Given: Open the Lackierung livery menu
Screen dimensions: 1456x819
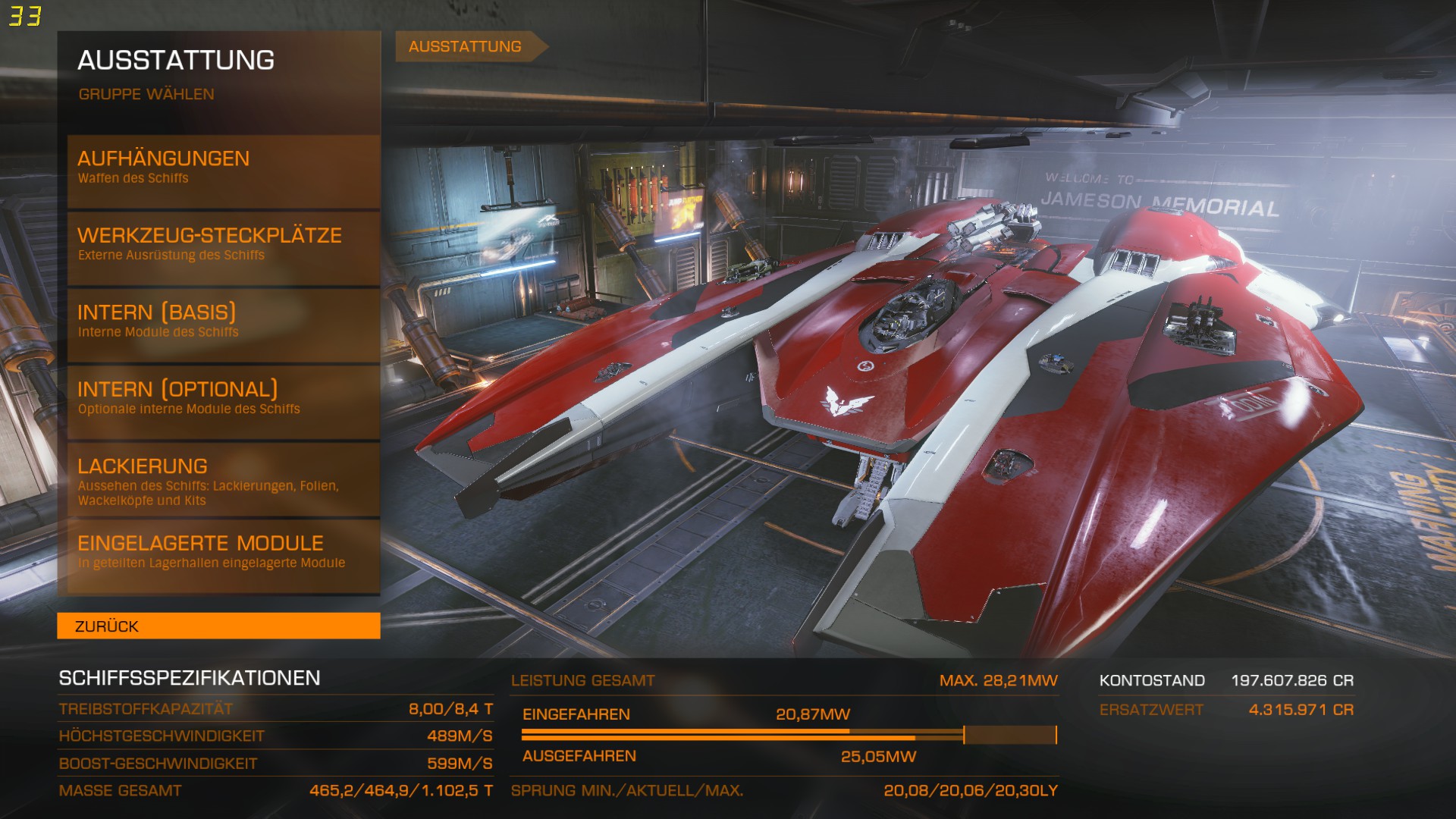Looking at the screenshot, I should point(223,479).
